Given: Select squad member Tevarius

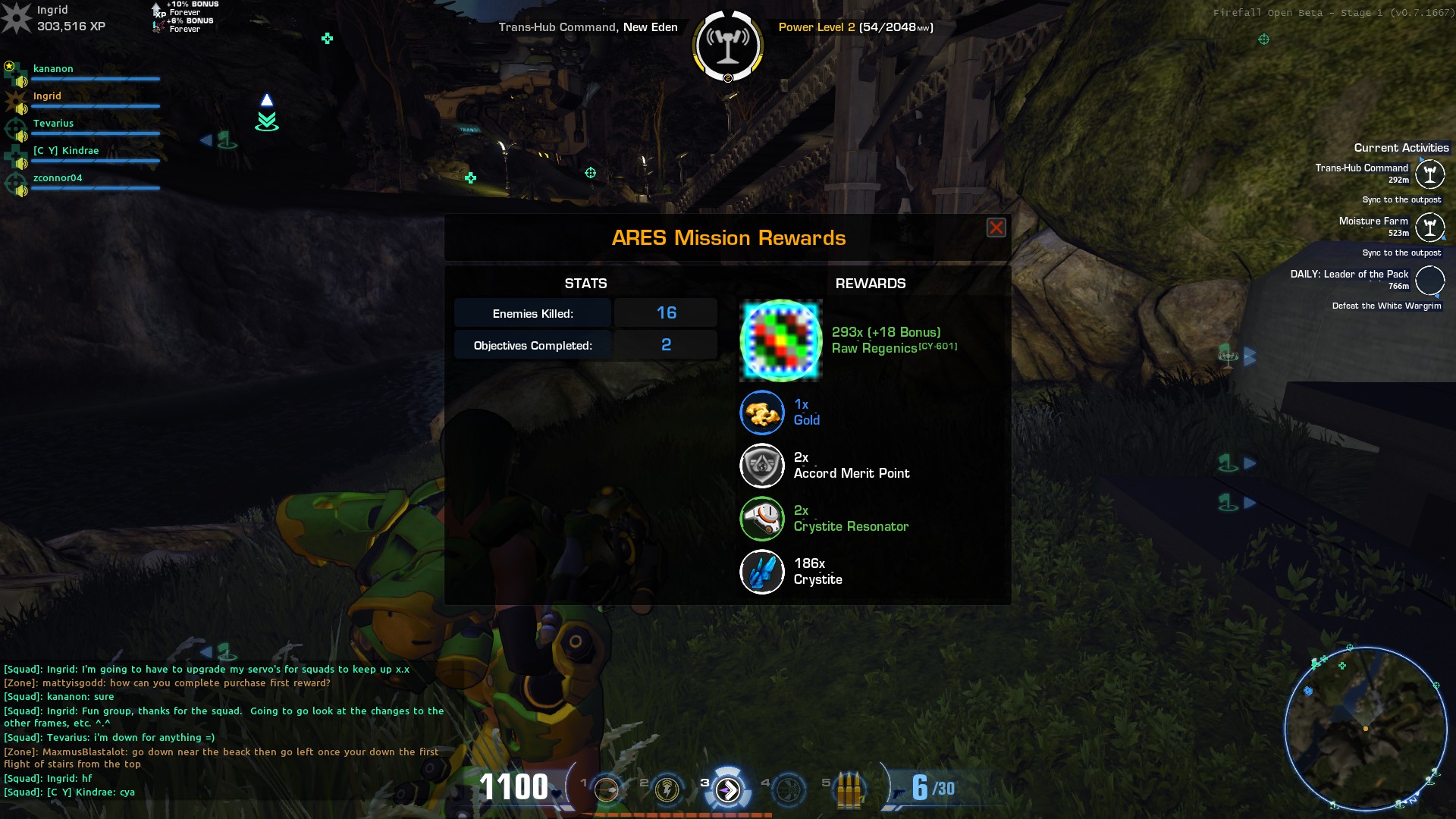Looking at the screenshot, I should click(x=53, y=124).
